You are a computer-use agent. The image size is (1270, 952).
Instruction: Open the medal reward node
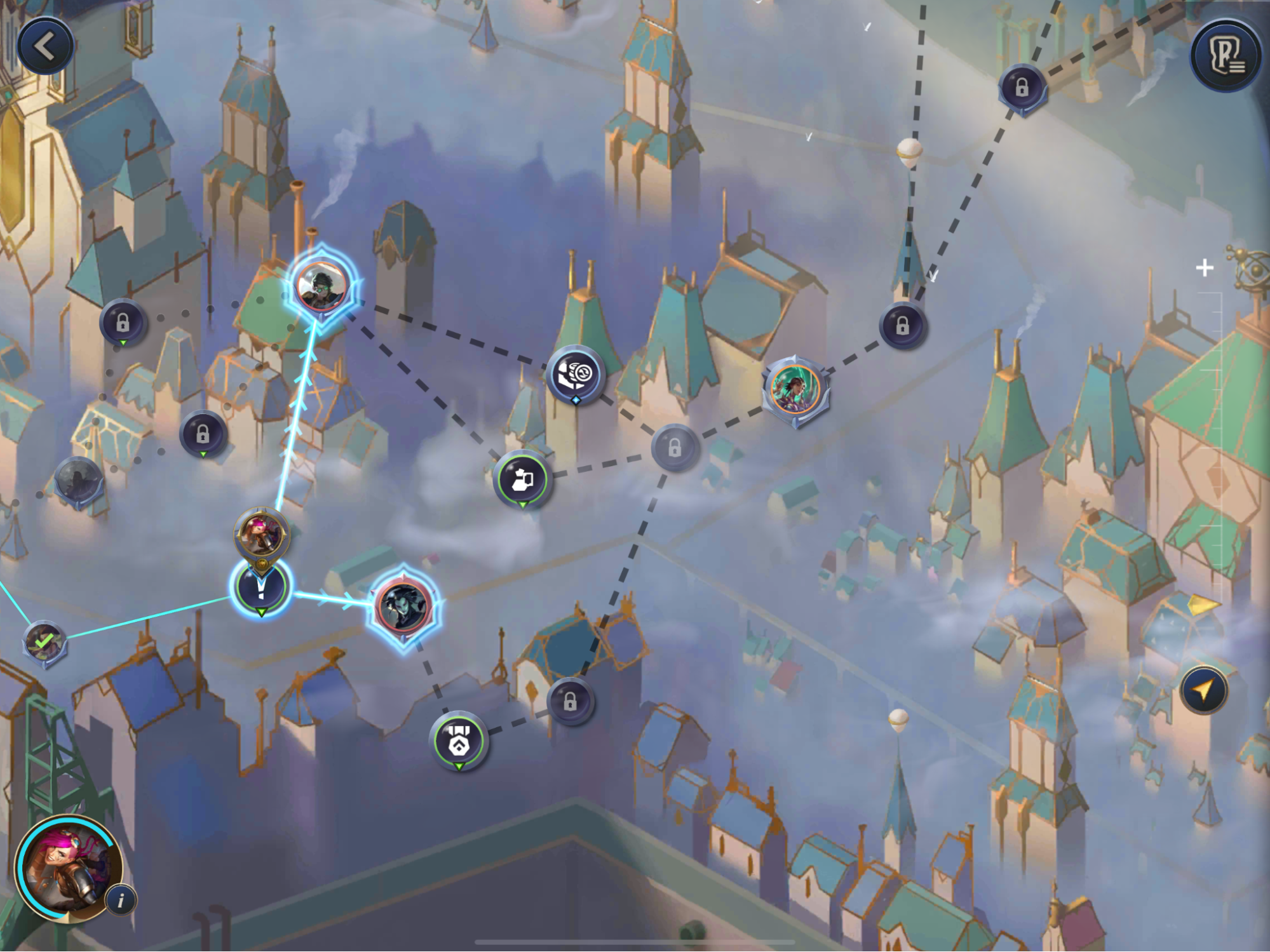[x=459, y=741]
